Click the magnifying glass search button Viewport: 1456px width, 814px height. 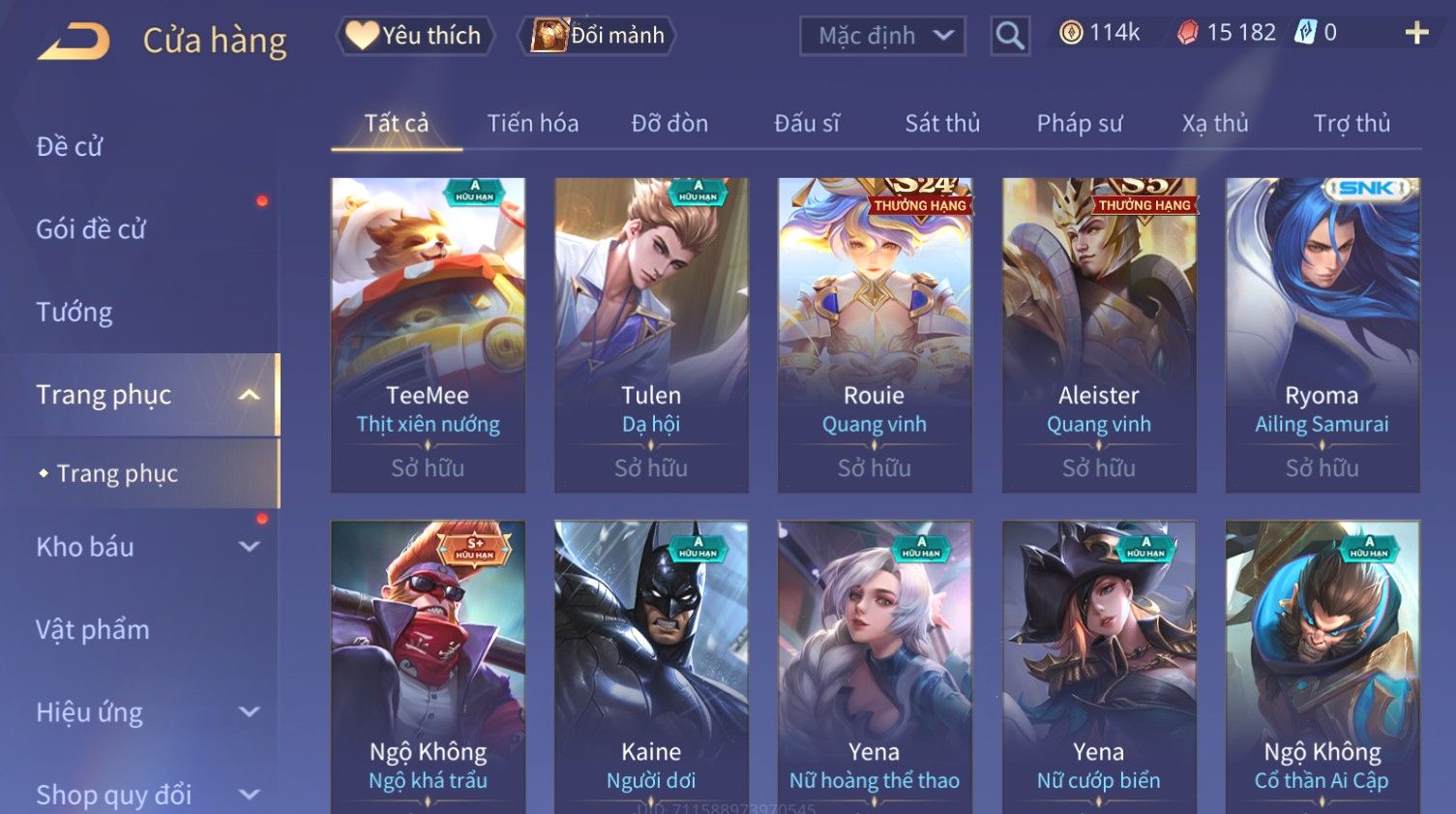[1009, 36]
